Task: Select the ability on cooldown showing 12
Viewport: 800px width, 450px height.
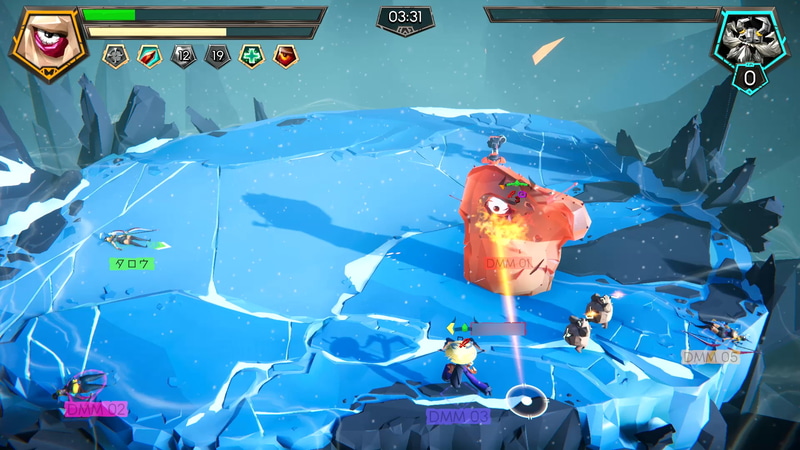Action: click(183, 56)
